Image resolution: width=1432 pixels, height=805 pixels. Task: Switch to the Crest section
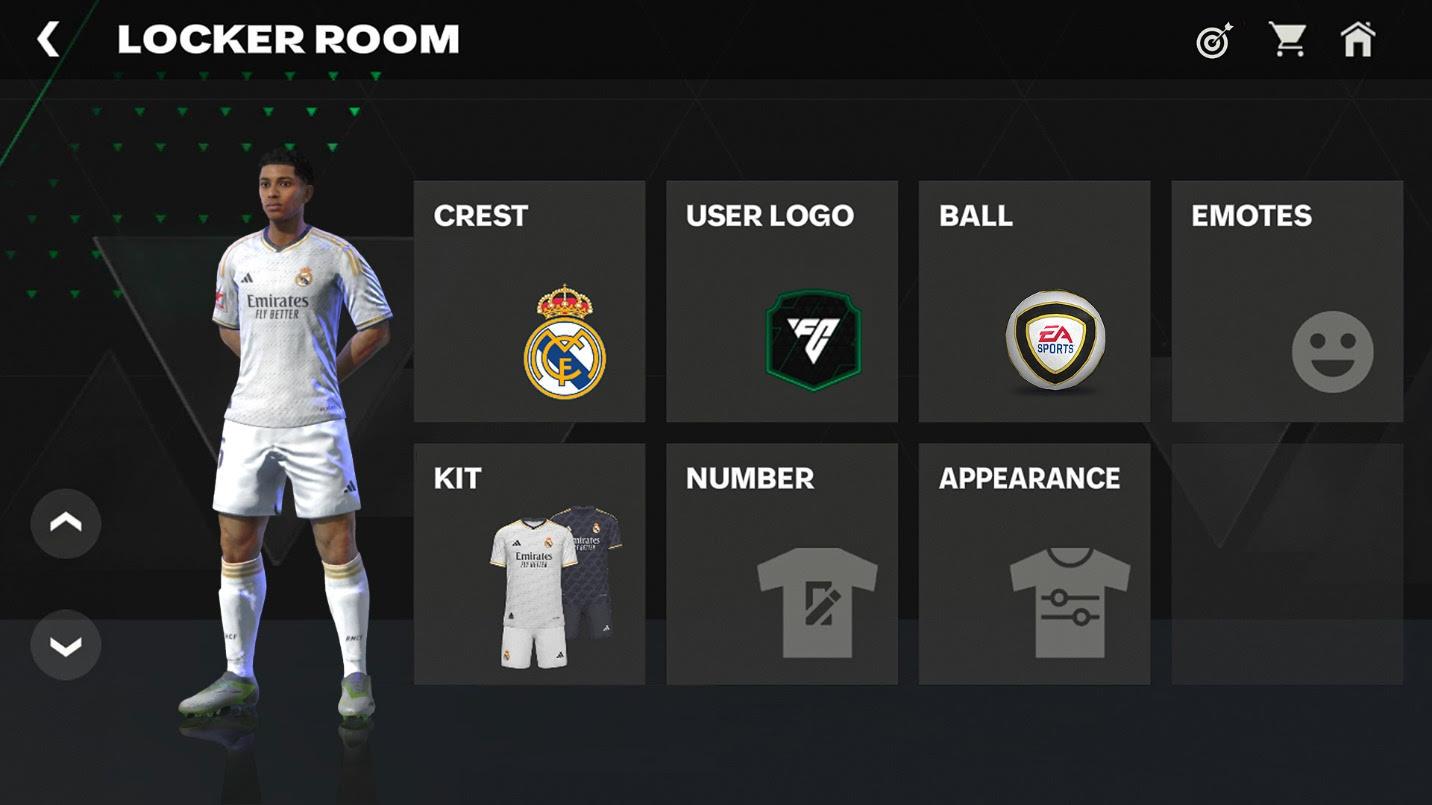tap(530, 300)
